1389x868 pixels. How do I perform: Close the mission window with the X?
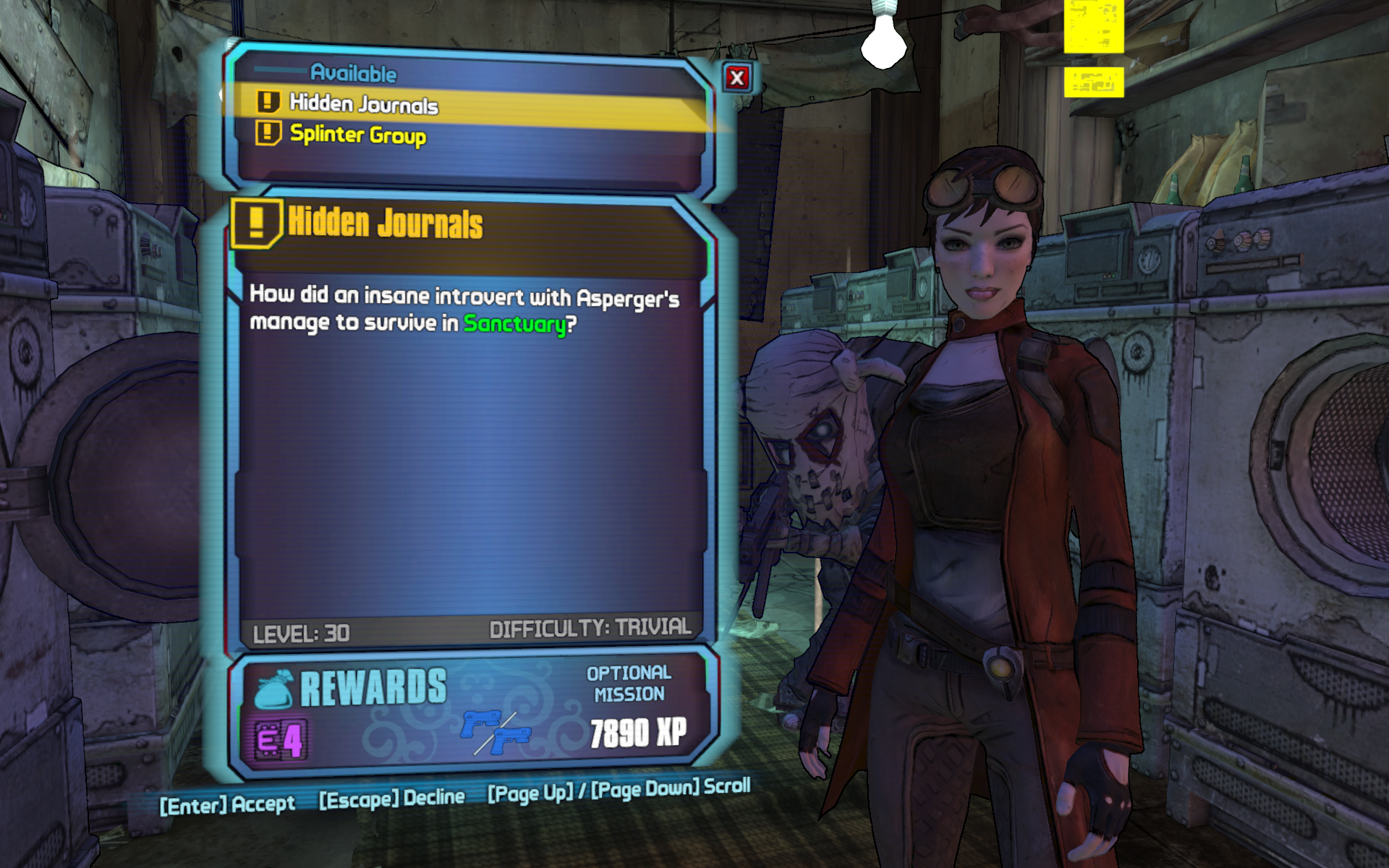[x=736, y=78]
